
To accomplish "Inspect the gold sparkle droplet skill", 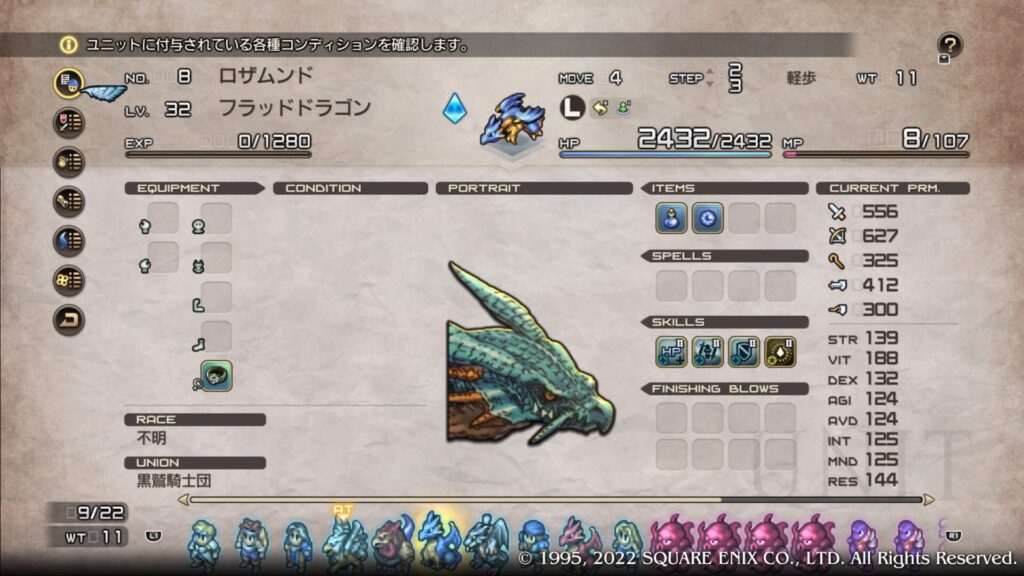I will click(x=779, y=351).
